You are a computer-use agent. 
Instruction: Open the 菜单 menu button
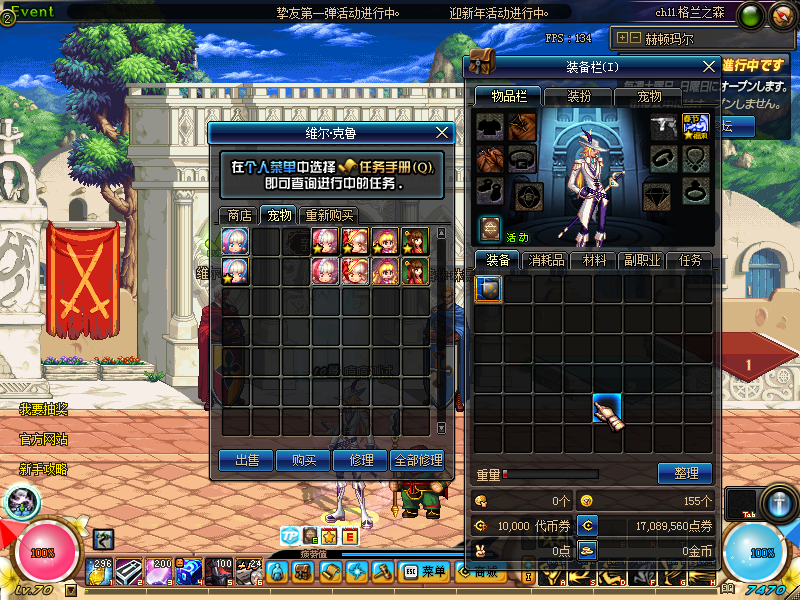point(426,571)
